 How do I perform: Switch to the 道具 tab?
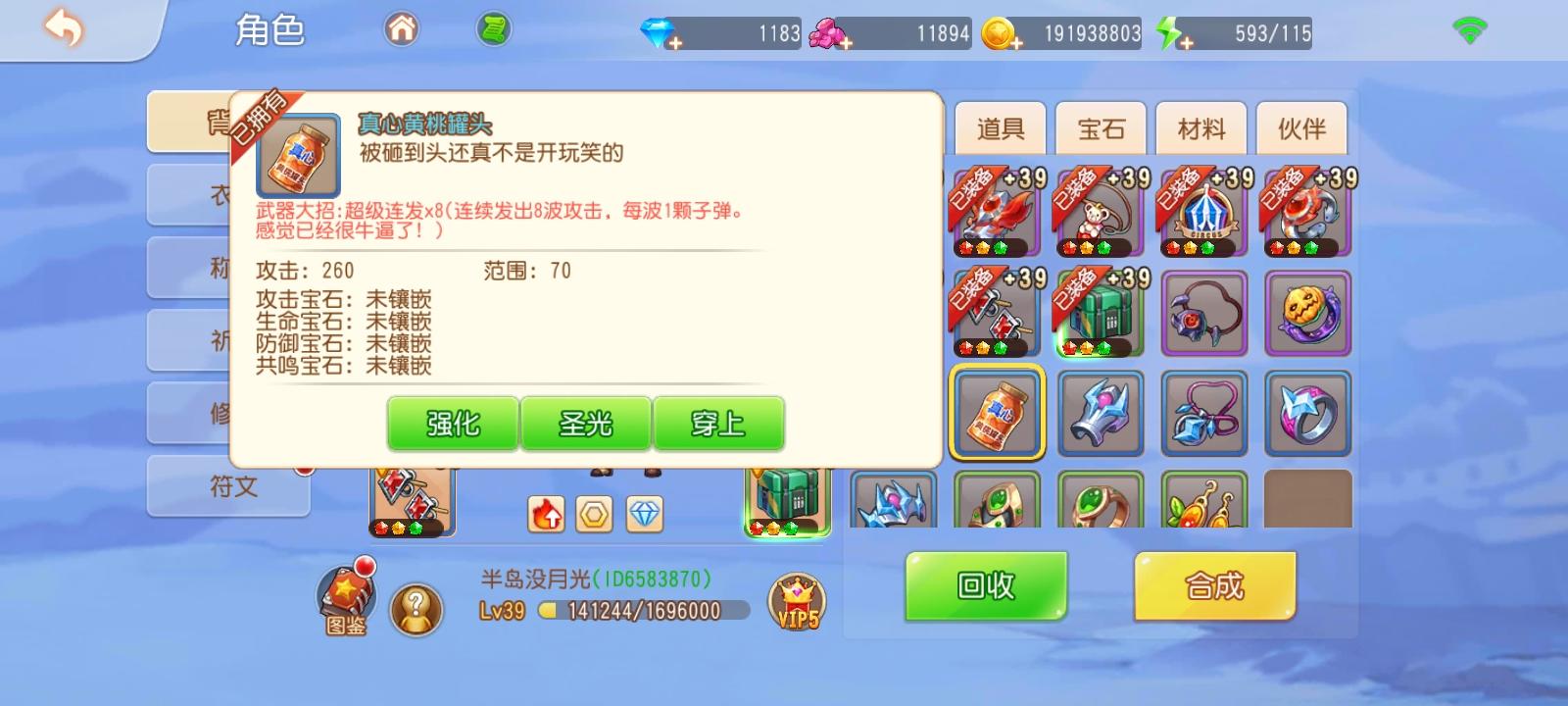(x=999, y=128)
